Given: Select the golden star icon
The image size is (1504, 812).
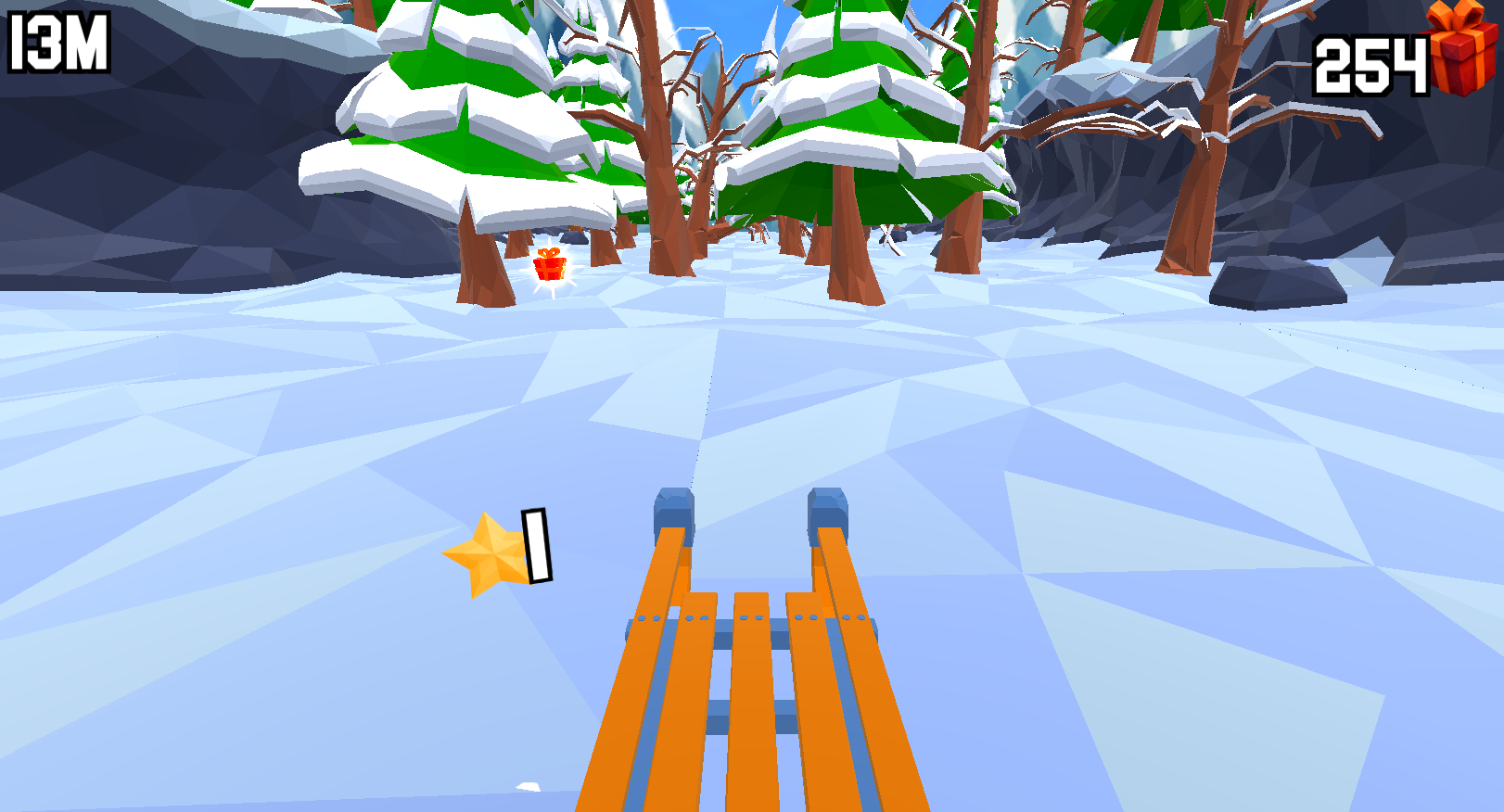Looking at the screenshot, I should (492, 553).
